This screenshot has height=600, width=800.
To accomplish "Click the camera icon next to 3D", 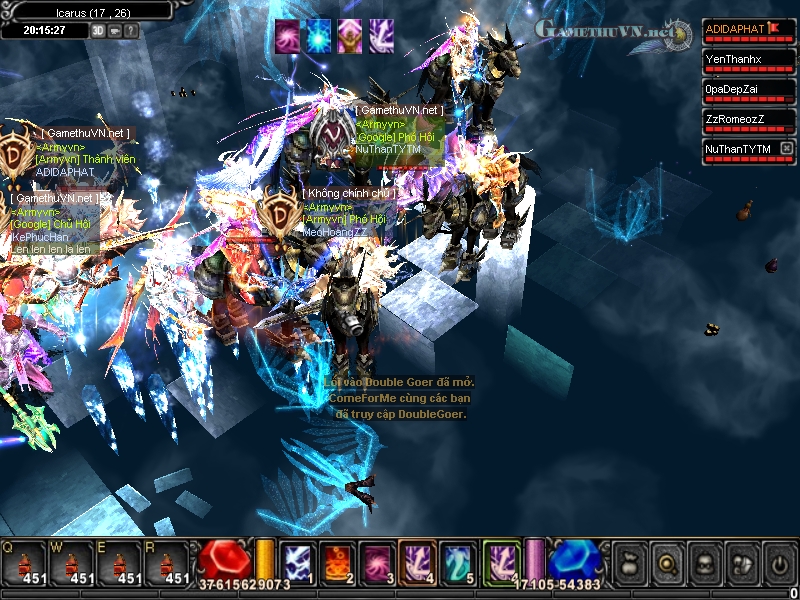I will (x=115, y=30).
